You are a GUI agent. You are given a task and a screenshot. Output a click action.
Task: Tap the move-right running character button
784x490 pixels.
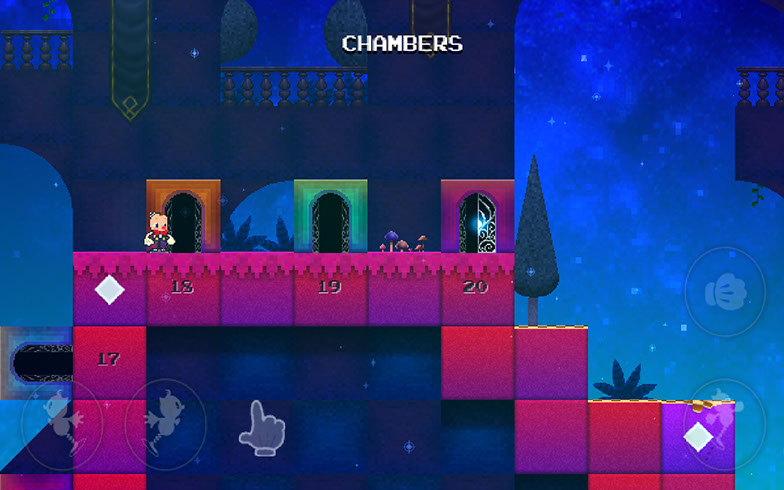pos(165,424)
